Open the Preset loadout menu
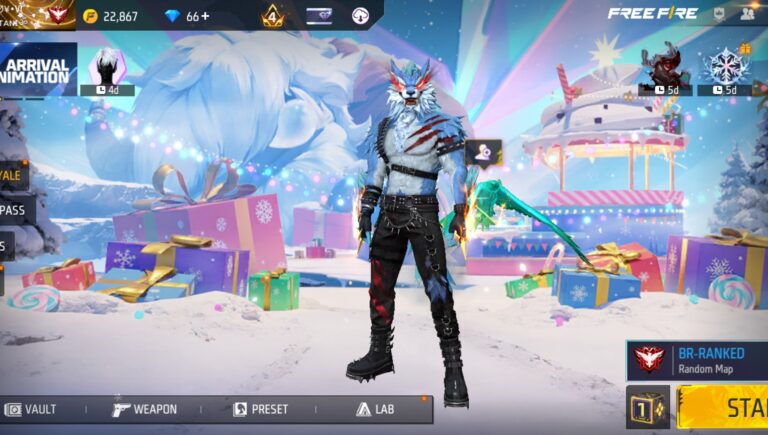768x435 pixels. click(261, 409)
